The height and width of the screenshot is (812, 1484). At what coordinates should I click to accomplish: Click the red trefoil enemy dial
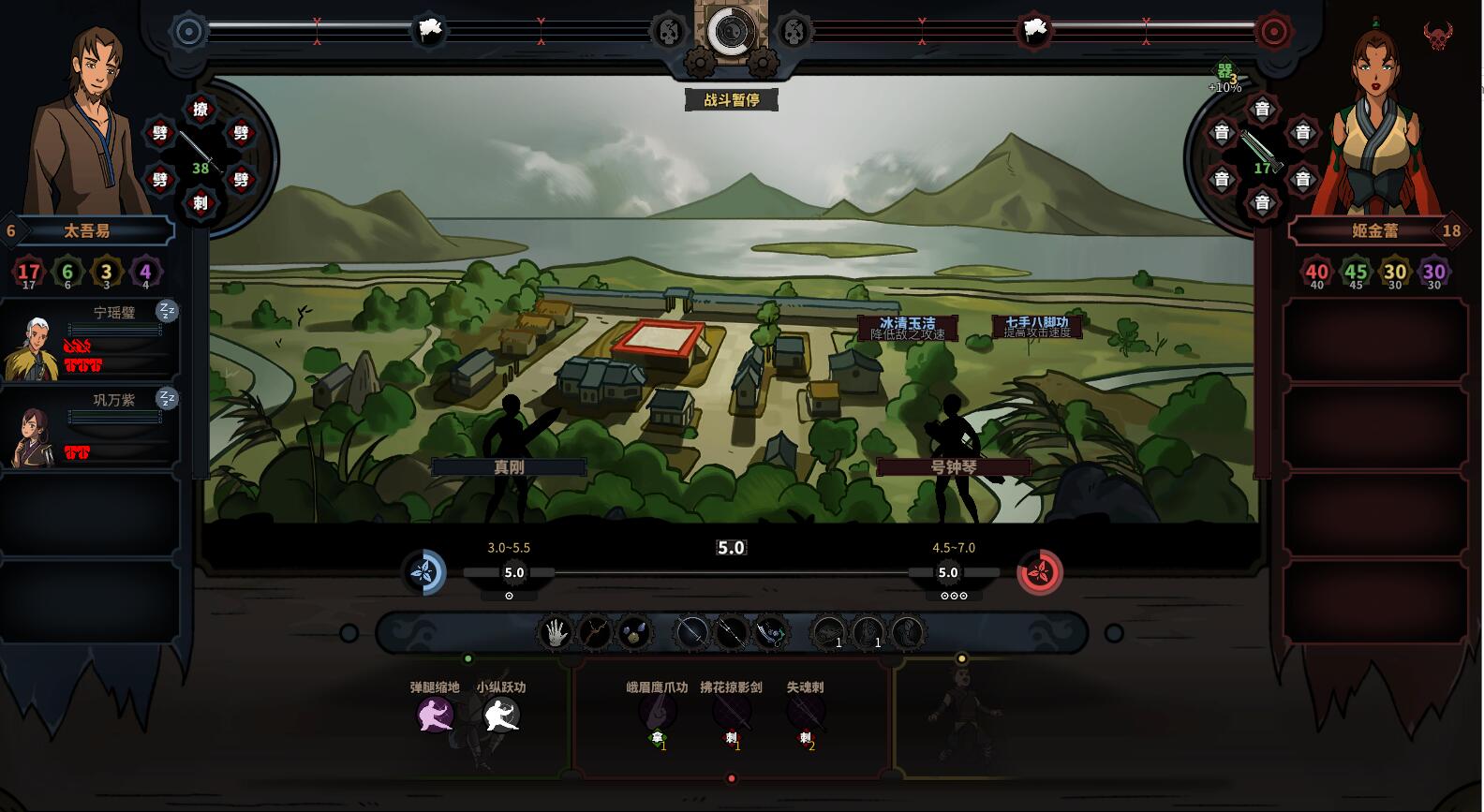1040,572
